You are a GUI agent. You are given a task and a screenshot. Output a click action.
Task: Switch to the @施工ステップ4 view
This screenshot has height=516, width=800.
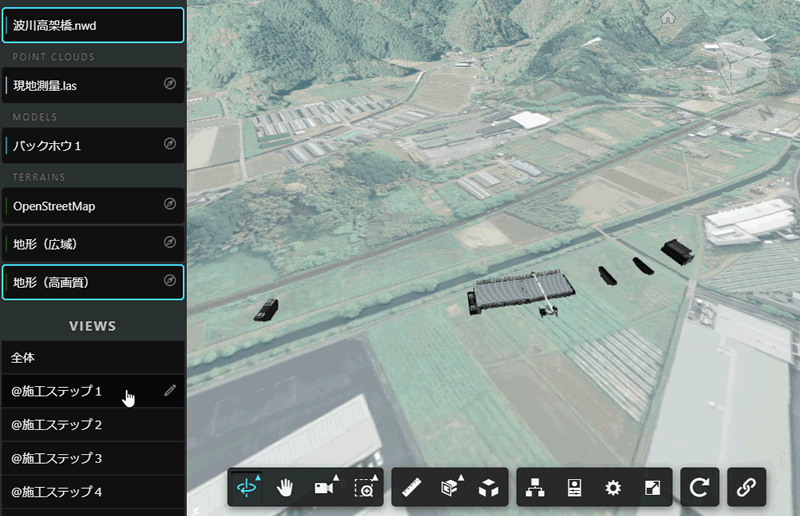tap(85, 492)
